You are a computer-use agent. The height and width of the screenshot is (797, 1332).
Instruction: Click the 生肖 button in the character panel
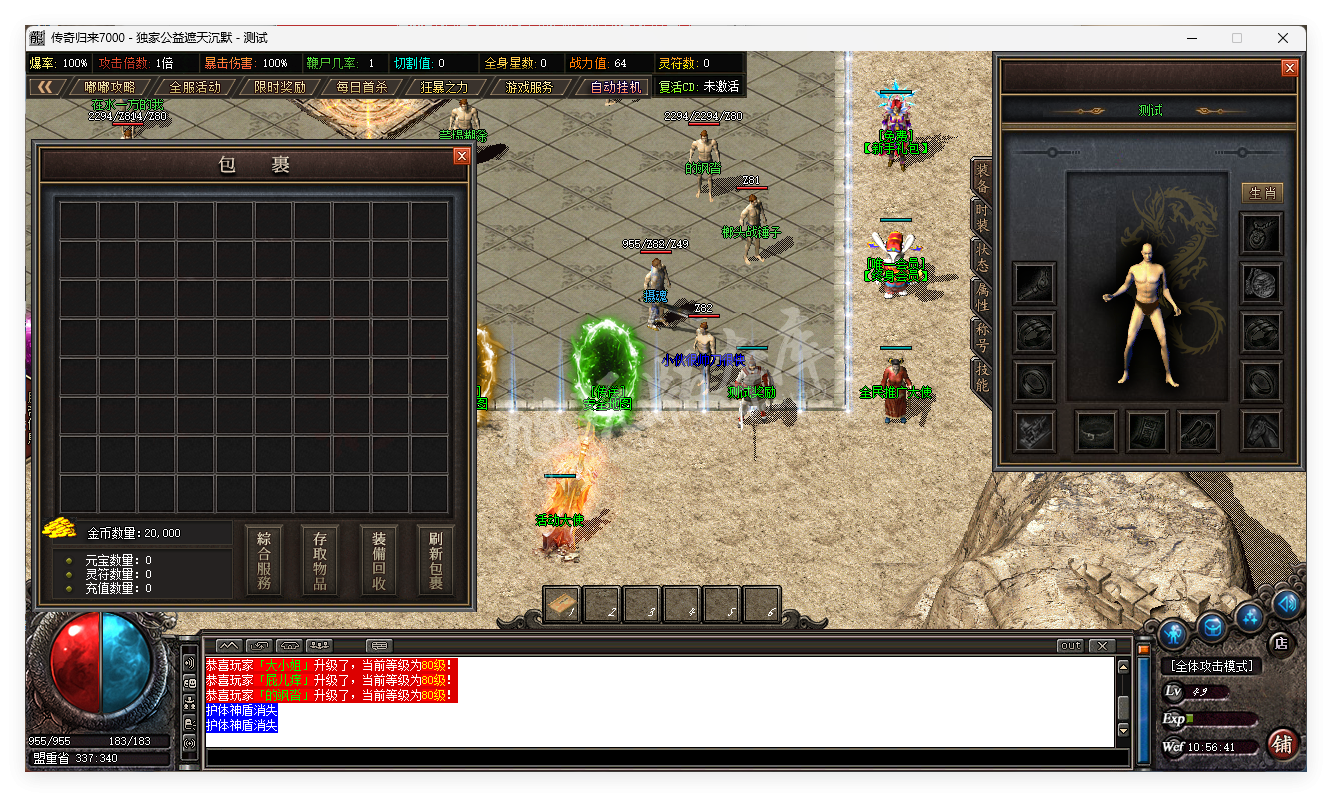coord(1261,193)
